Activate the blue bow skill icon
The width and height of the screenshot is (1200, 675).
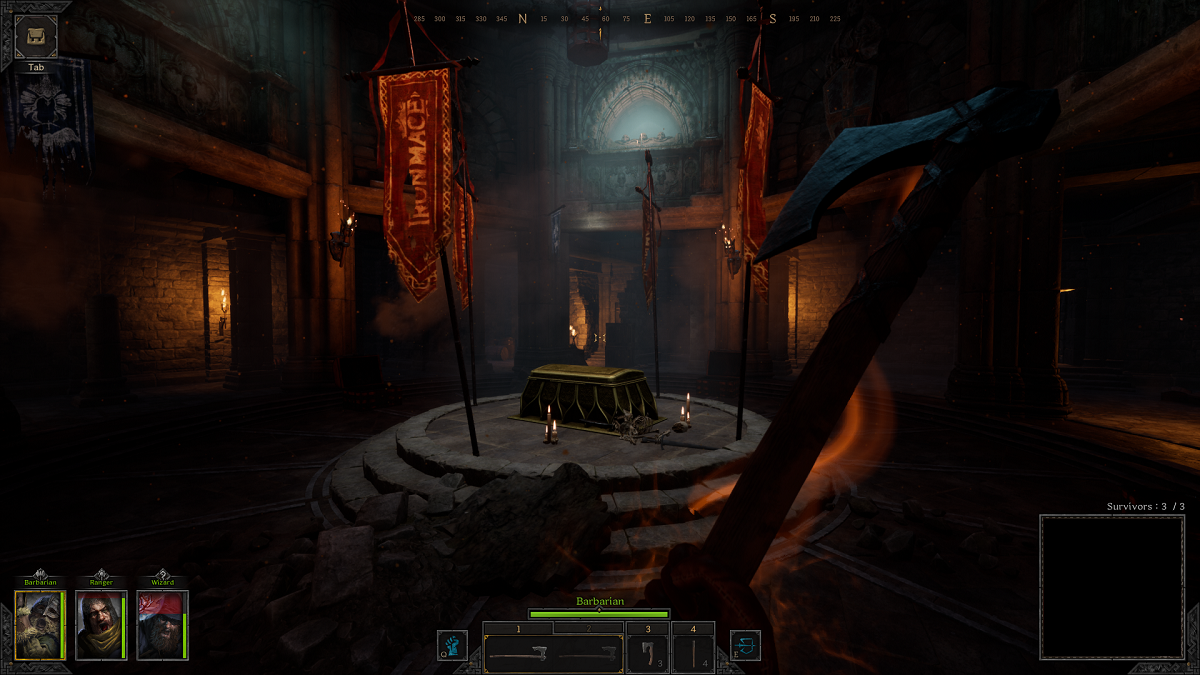pyautogui.click(x=745, y=645)
